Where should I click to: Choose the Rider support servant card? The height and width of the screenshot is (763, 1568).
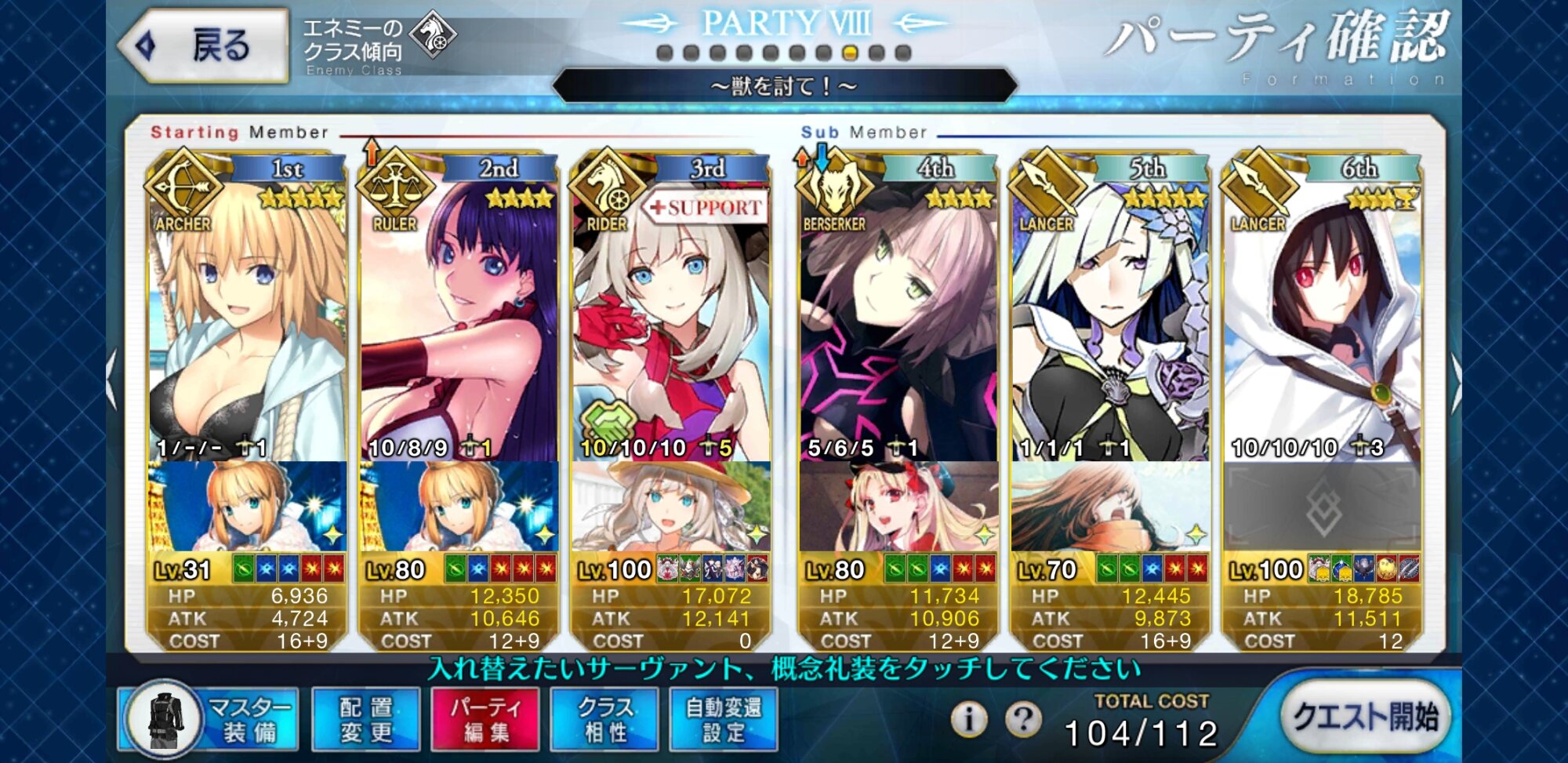click(671, 314)
